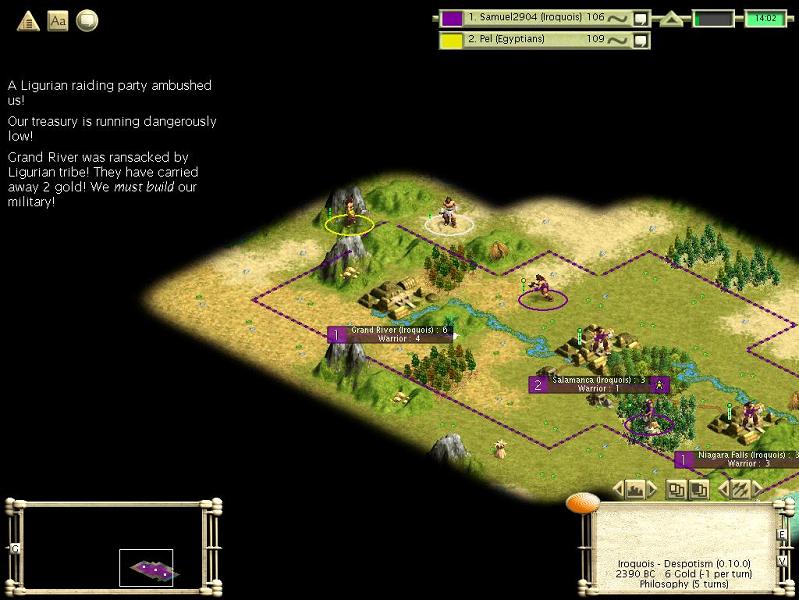The width and height of the screenshot is (799, 600).
Task: Open chat with Pel (Egyptians)
Action: (x=641, y=40)
